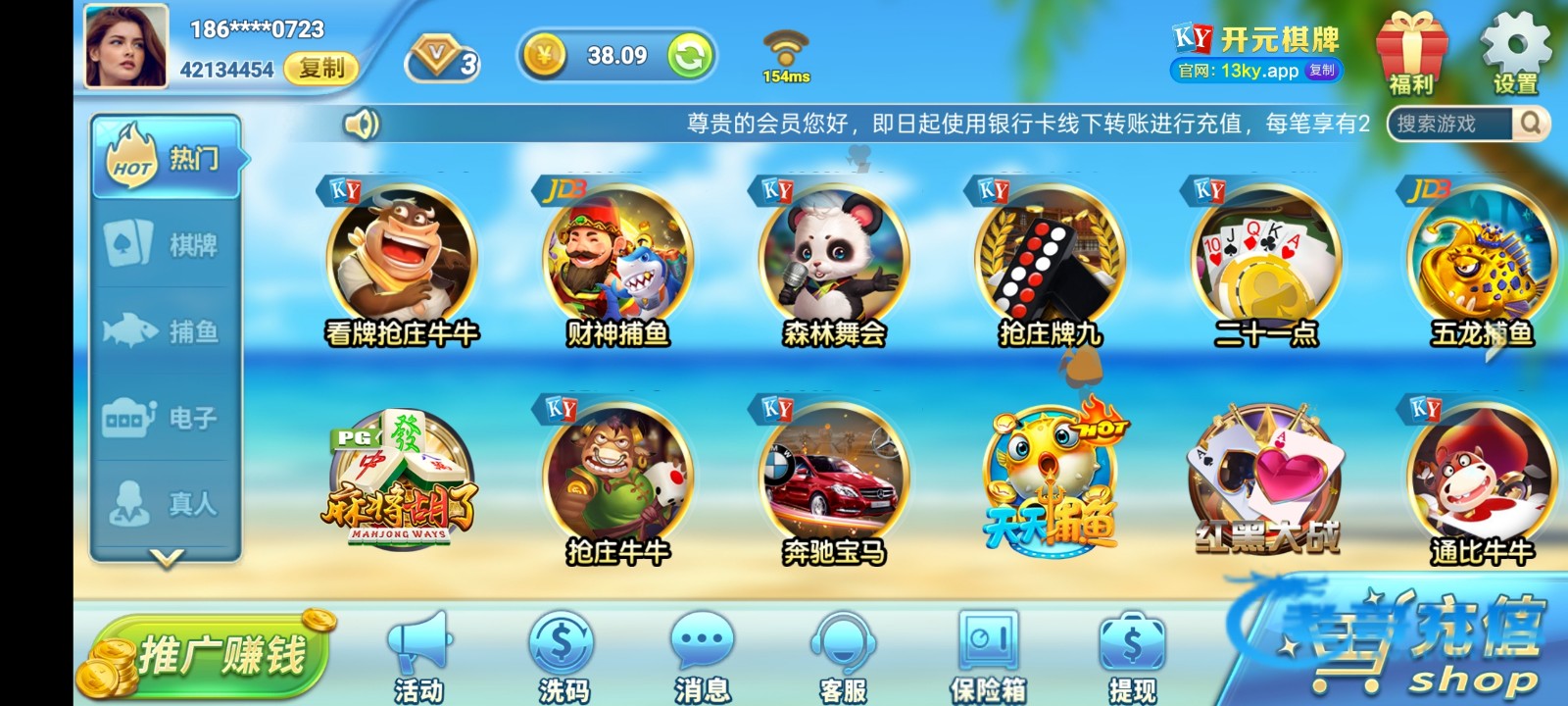Open the 提现 withdrawal page
This screenshot has height=706, width=1568.
[1132, 657]
